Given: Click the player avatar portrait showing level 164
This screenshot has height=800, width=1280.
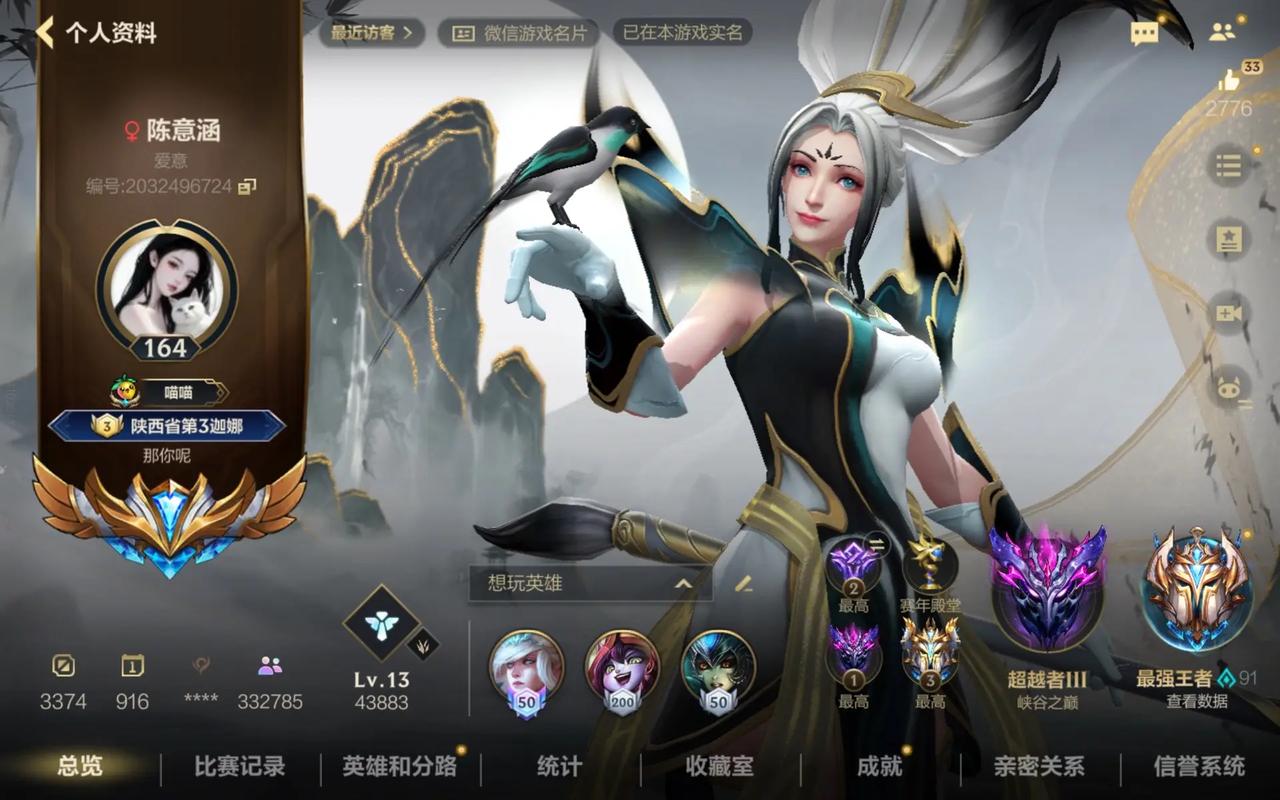Looking at the screenshot, I should tap(168, 290).
